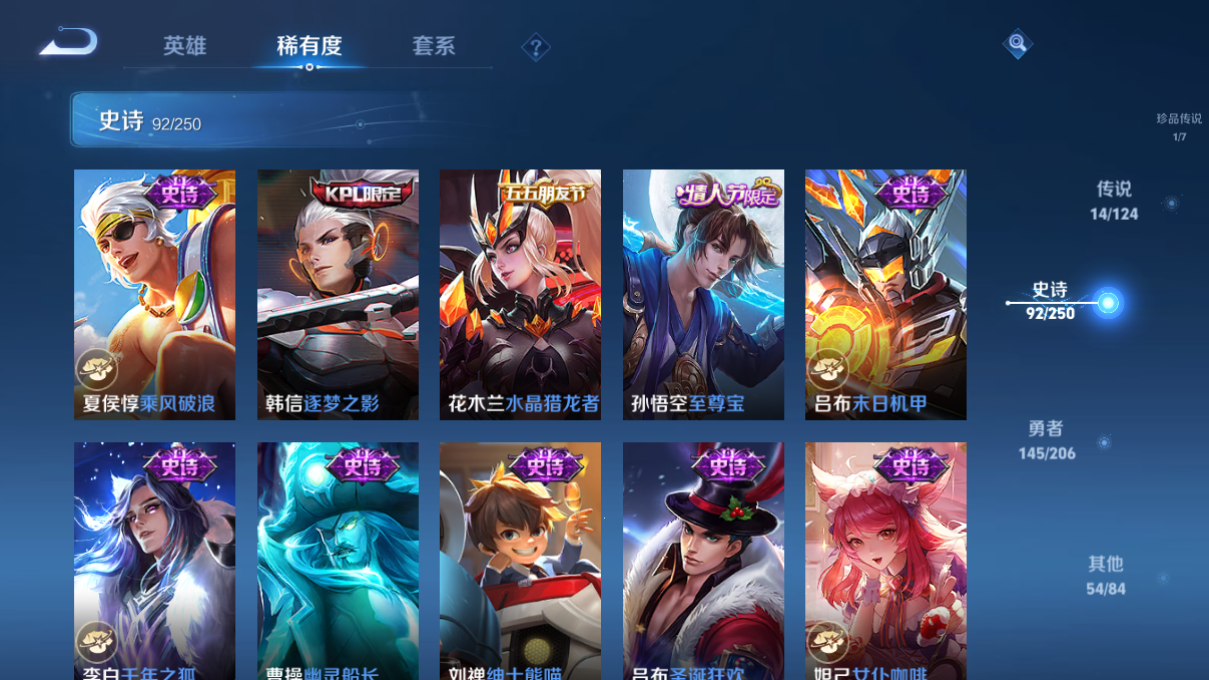The width and height of the screenshot is (1209, 680).
Task: Show the 勇者 rarity section
Action: [1047, 440]
